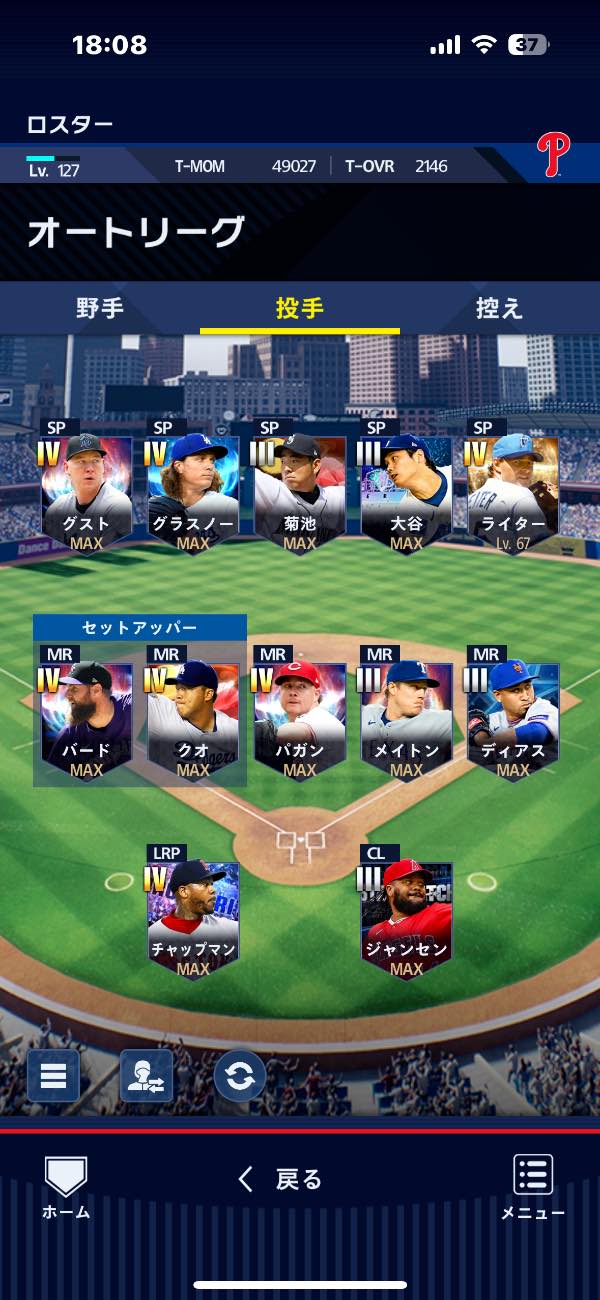Select the 投手 tab
Viewport: 600px width, 1300px height.
[x=300, y=308]
